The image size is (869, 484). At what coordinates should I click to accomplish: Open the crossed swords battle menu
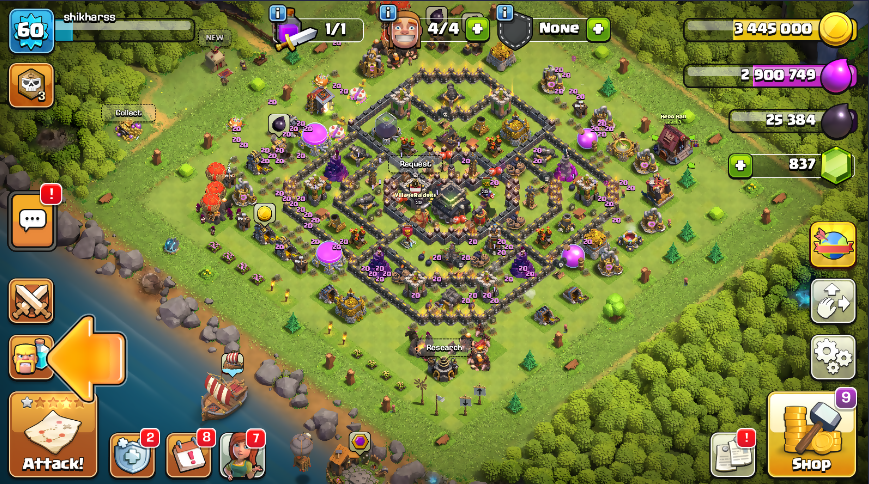pyautogui.click(x=31, y=301)
